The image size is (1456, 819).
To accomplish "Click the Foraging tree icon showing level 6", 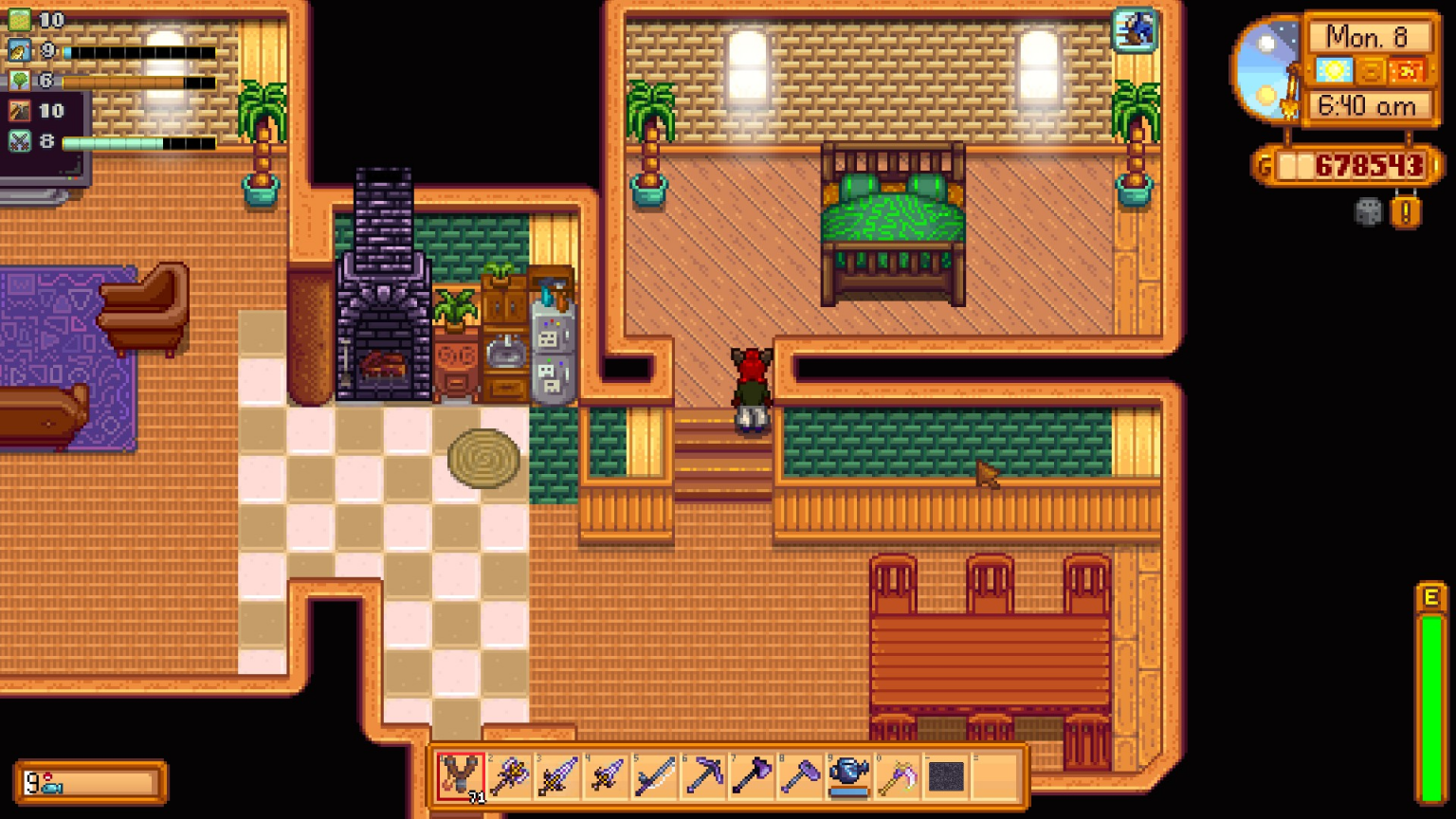I will coord(20,82).
